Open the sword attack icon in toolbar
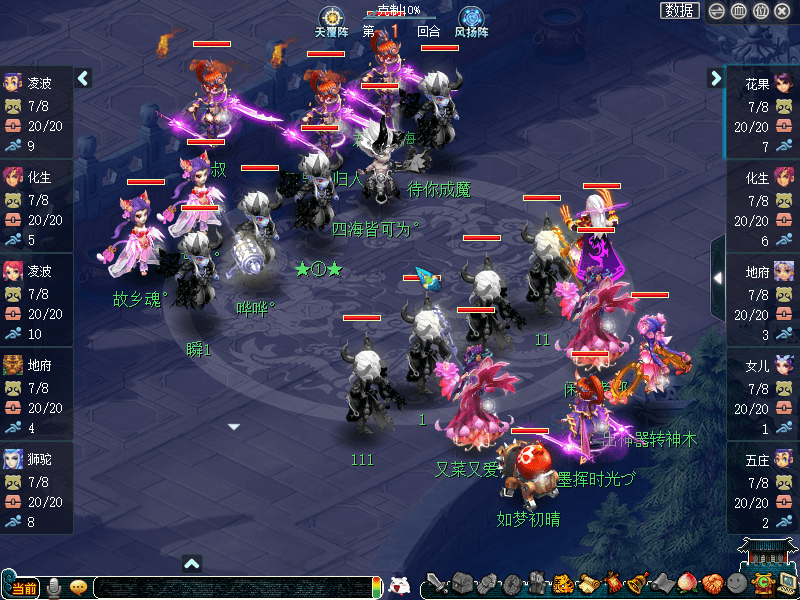Image resolution: width=800 pixels, height=600 pixels. point(436,583)
